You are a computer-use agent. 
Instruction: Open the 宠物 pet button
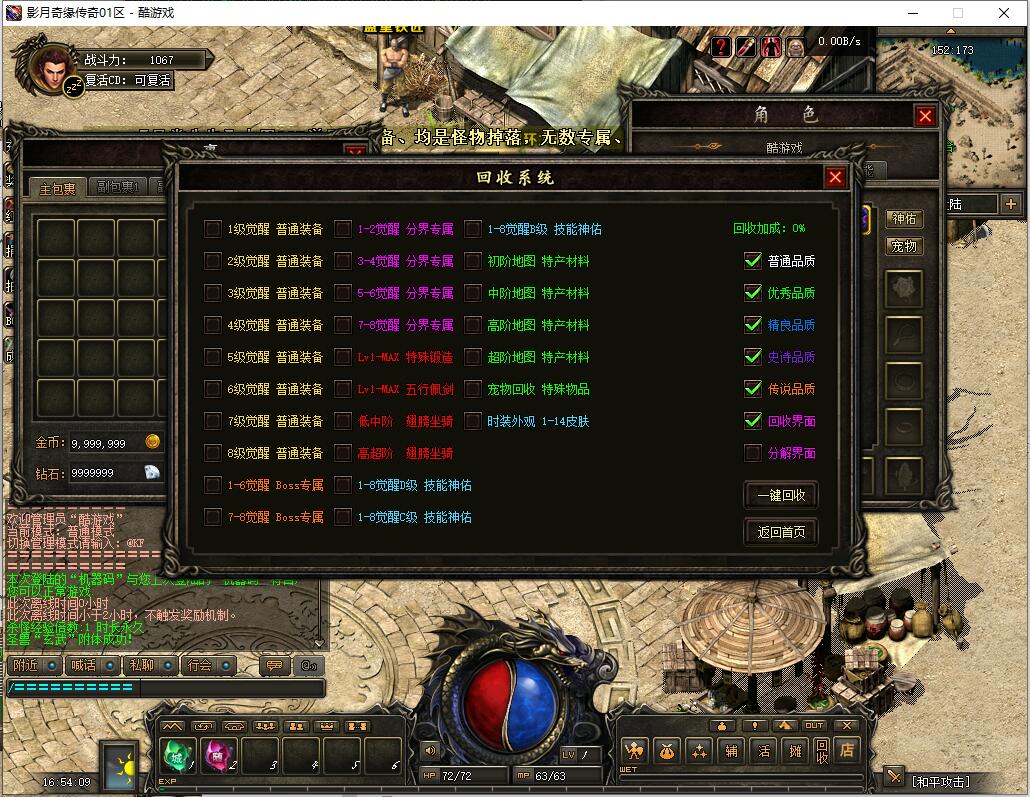(x=904, y=246)
